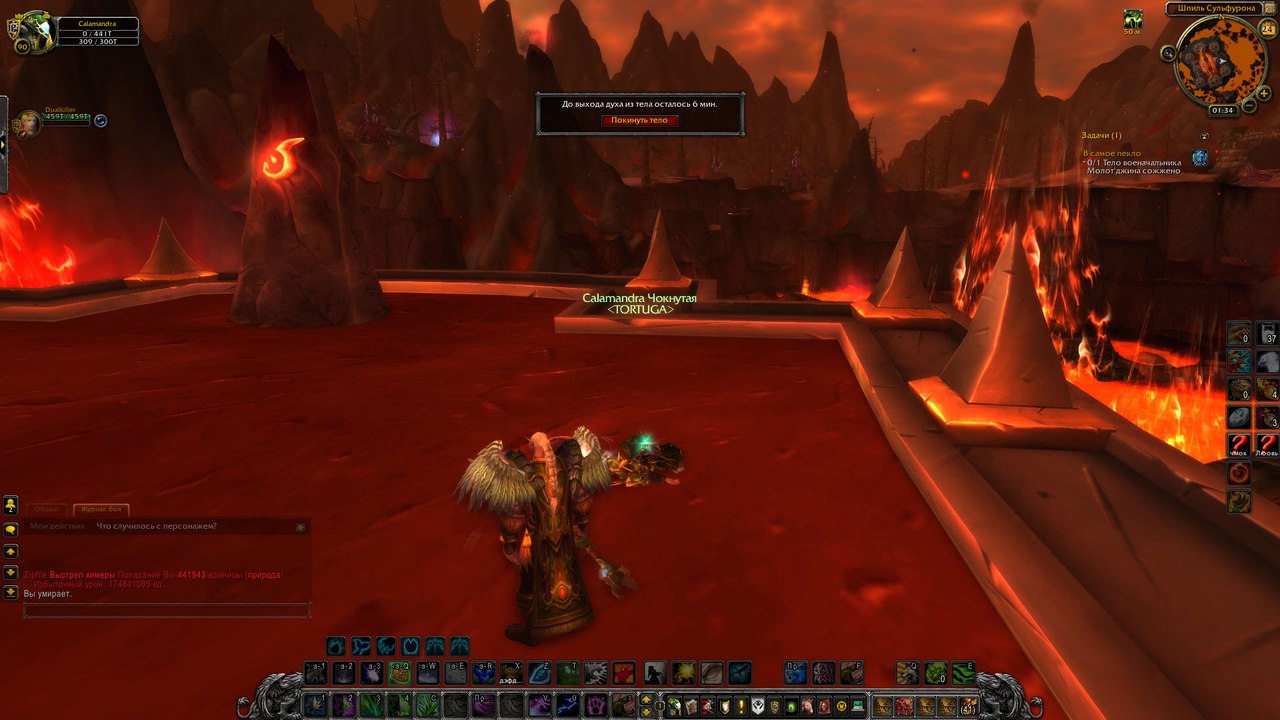Open the backpack bag slot showing 41
Viewport: 1280px width, 720px height.
[x=967, y=706]
